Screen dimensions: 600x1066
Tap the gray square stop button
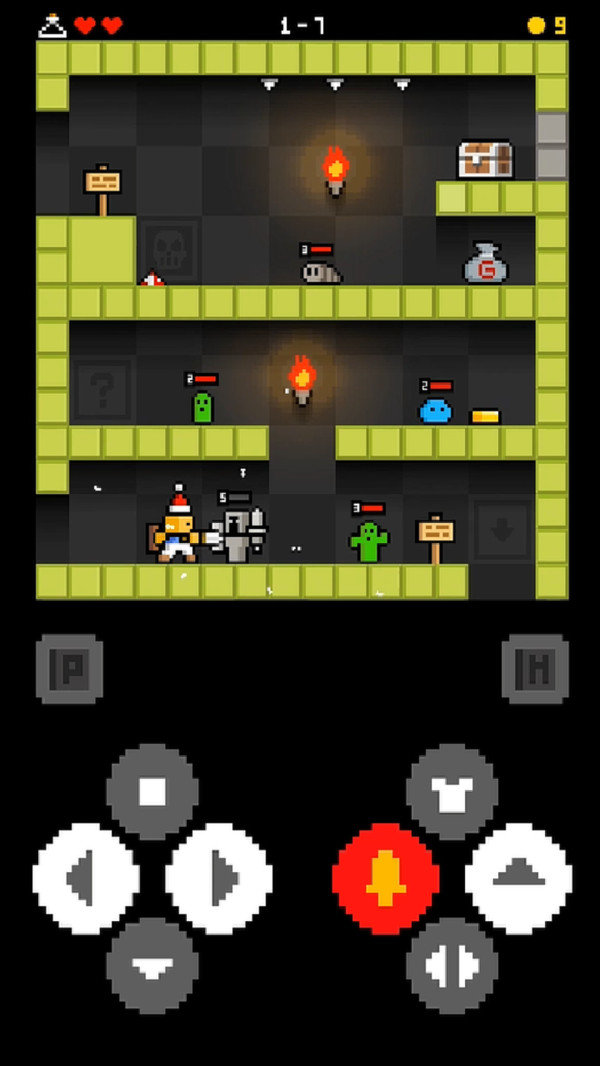(x=152, y=791)
